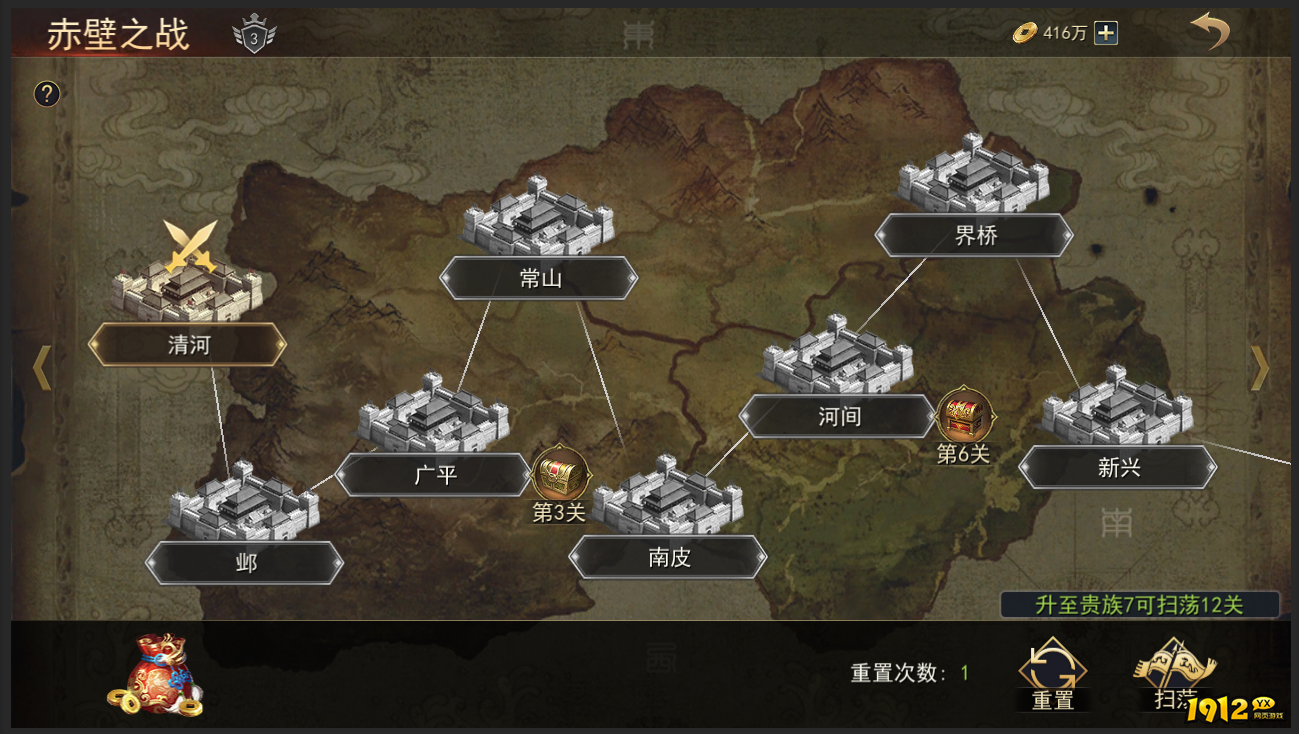The image size is (1299, 734).
Task: Click the 重置 reset button
Action: pos(1052,674)
